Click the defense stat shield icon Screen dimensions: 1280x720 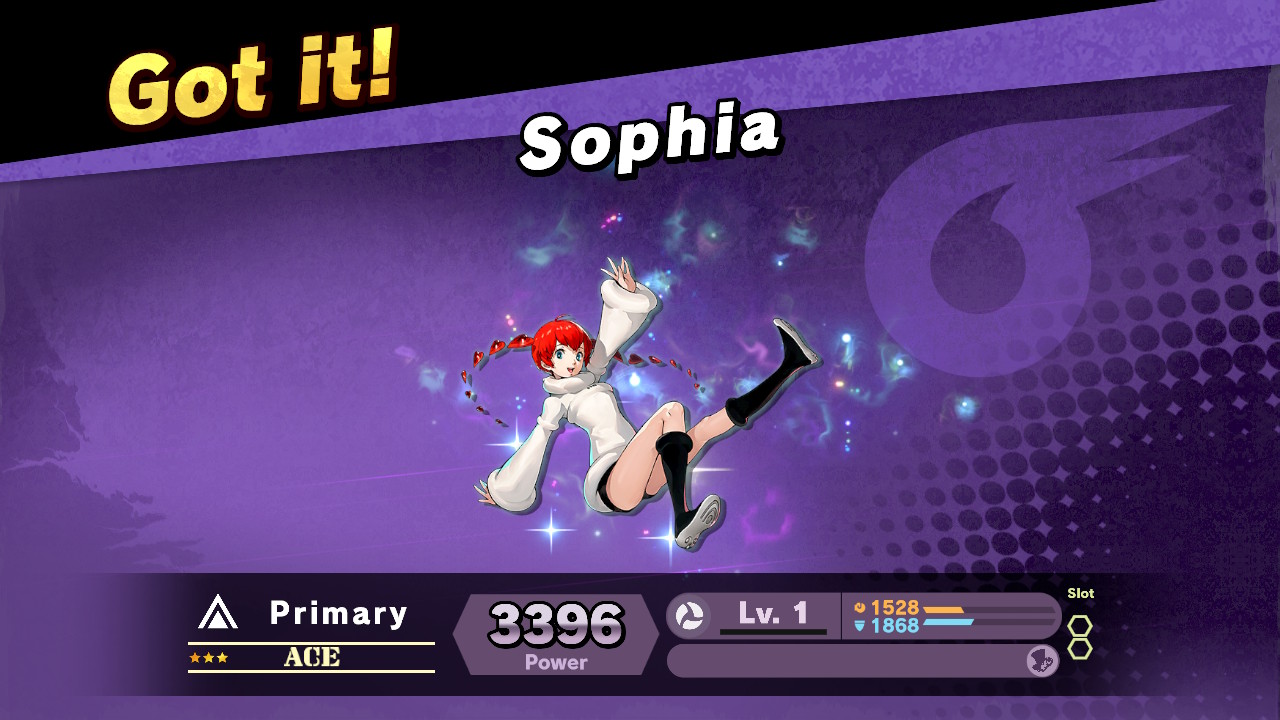(860, 627)
